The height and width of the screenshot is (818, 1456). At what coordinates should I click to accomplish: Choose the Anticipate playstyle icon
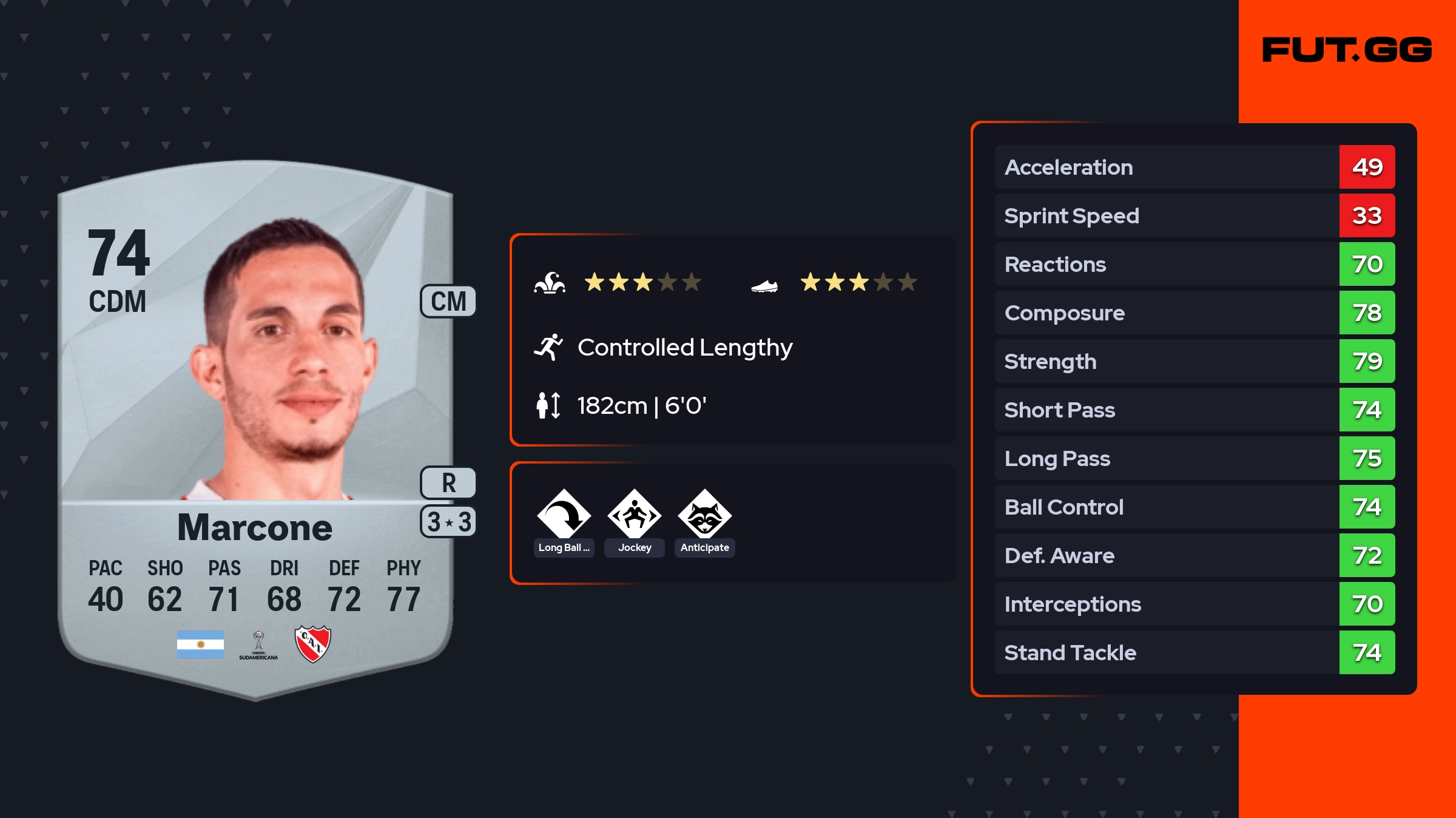[x=704, y=515]
